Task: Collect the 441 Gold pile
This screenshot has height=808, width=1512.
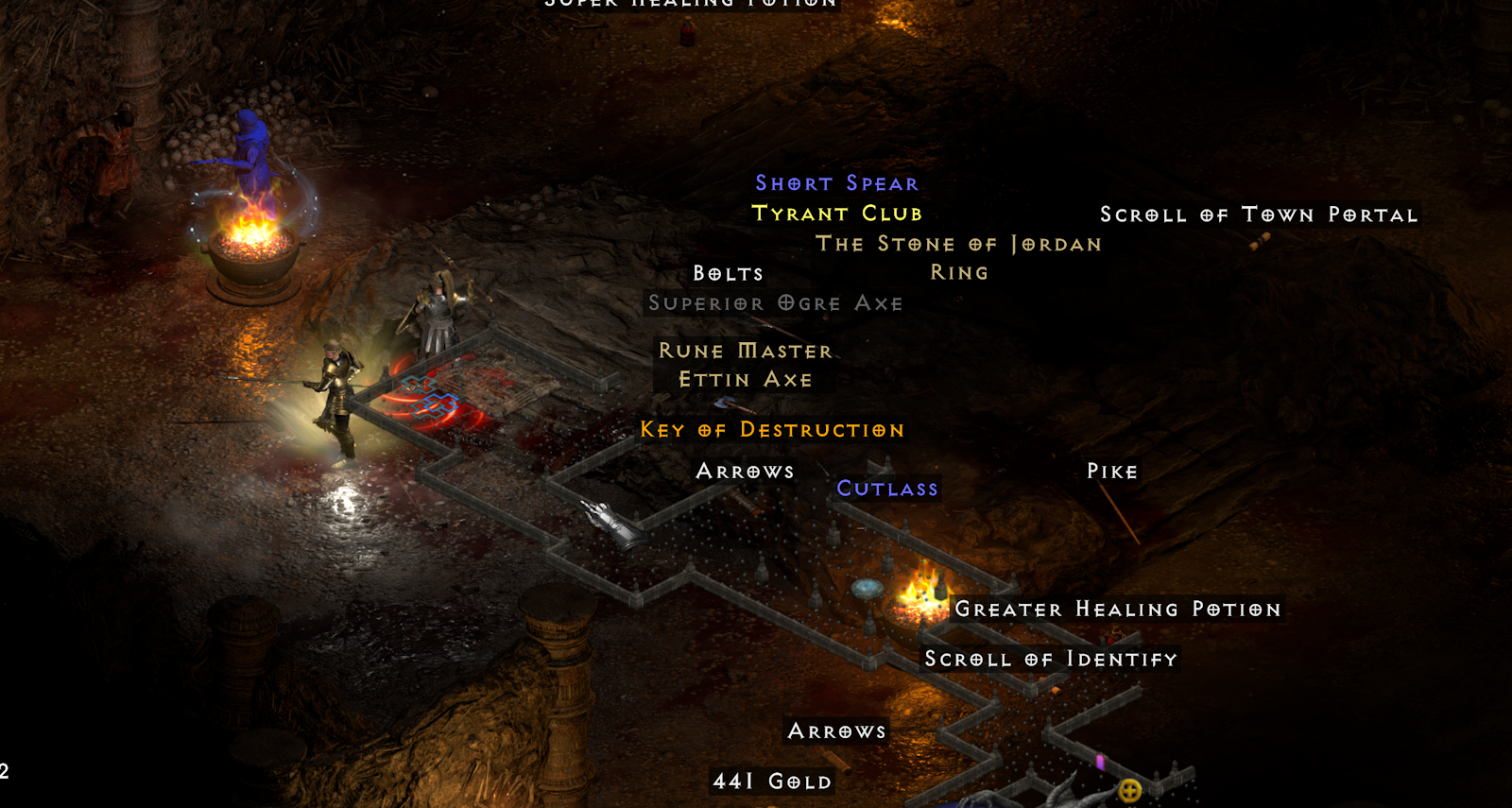Action: [x=771, y=782]
